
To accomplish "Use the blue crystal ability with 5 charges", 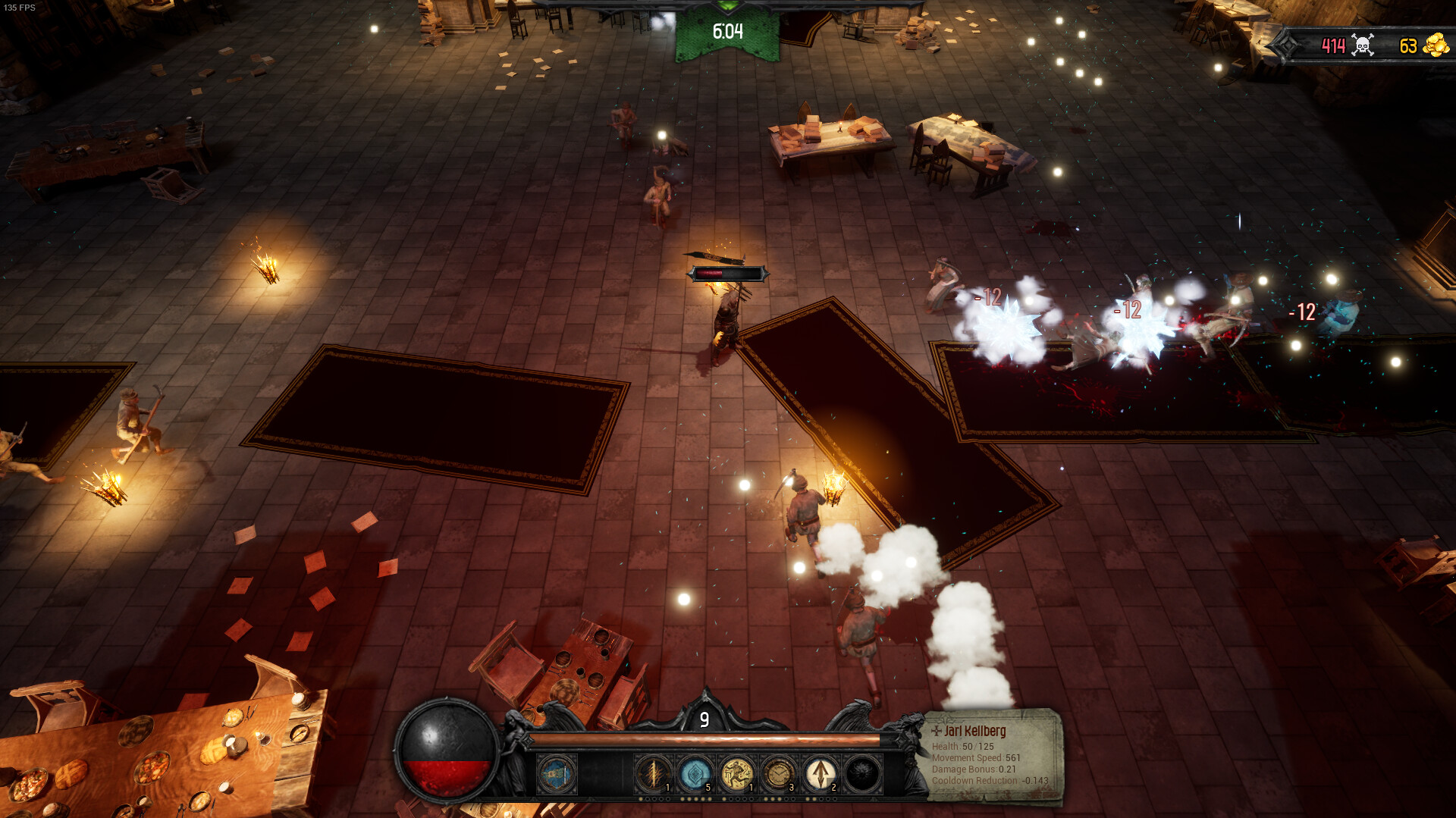I will click(696, 773).
